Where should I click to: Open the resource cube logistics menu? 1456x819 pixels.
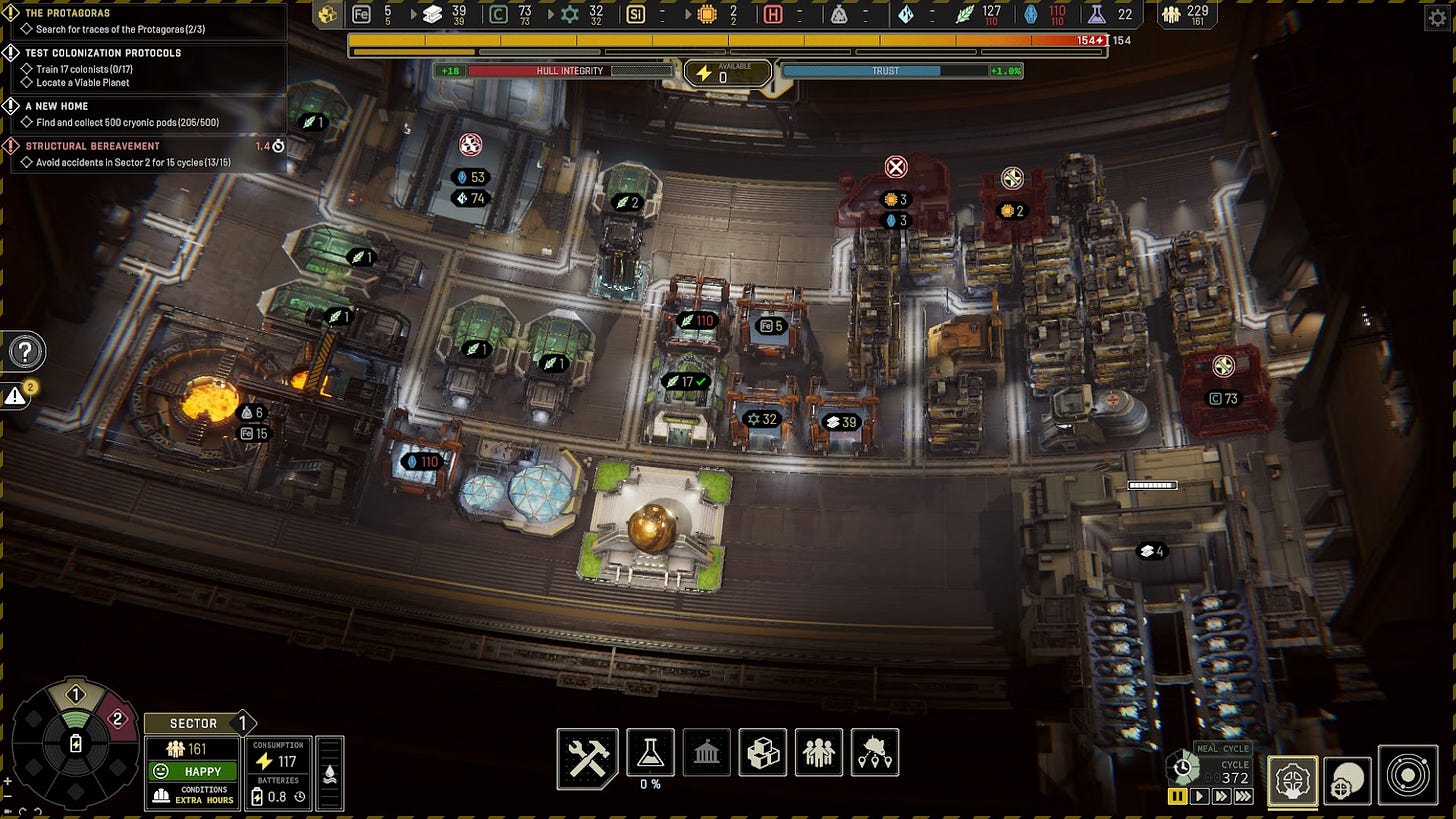(x=762, y=752)
